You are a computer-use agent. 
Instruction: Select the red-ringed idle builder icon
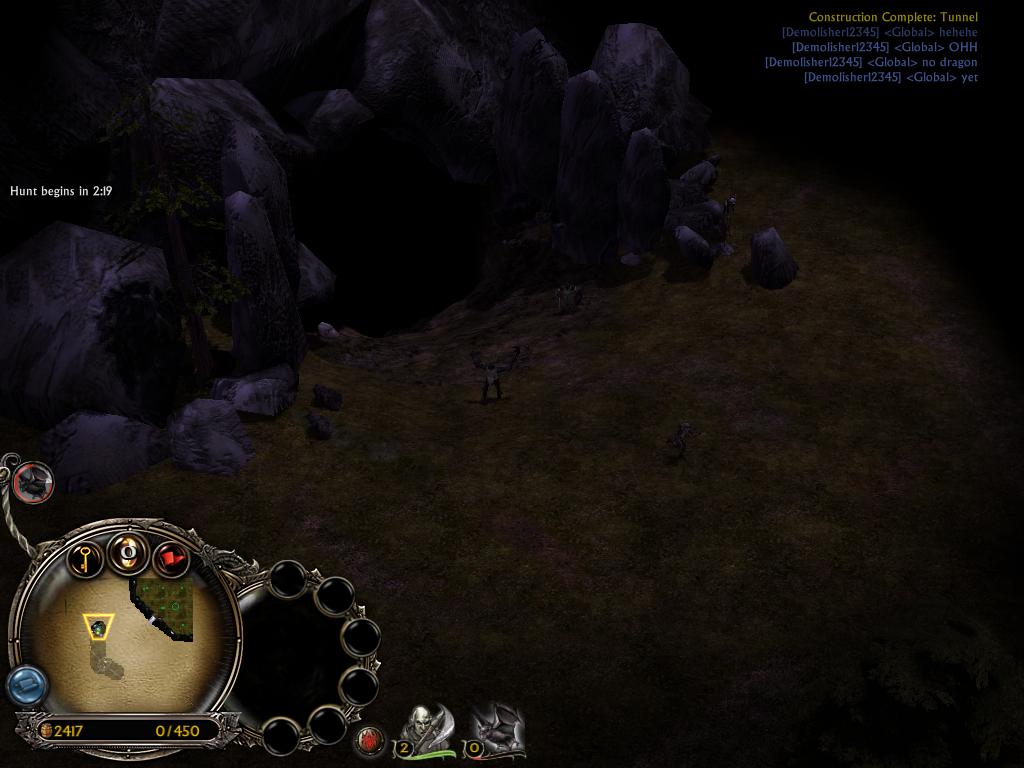[33, 482]
